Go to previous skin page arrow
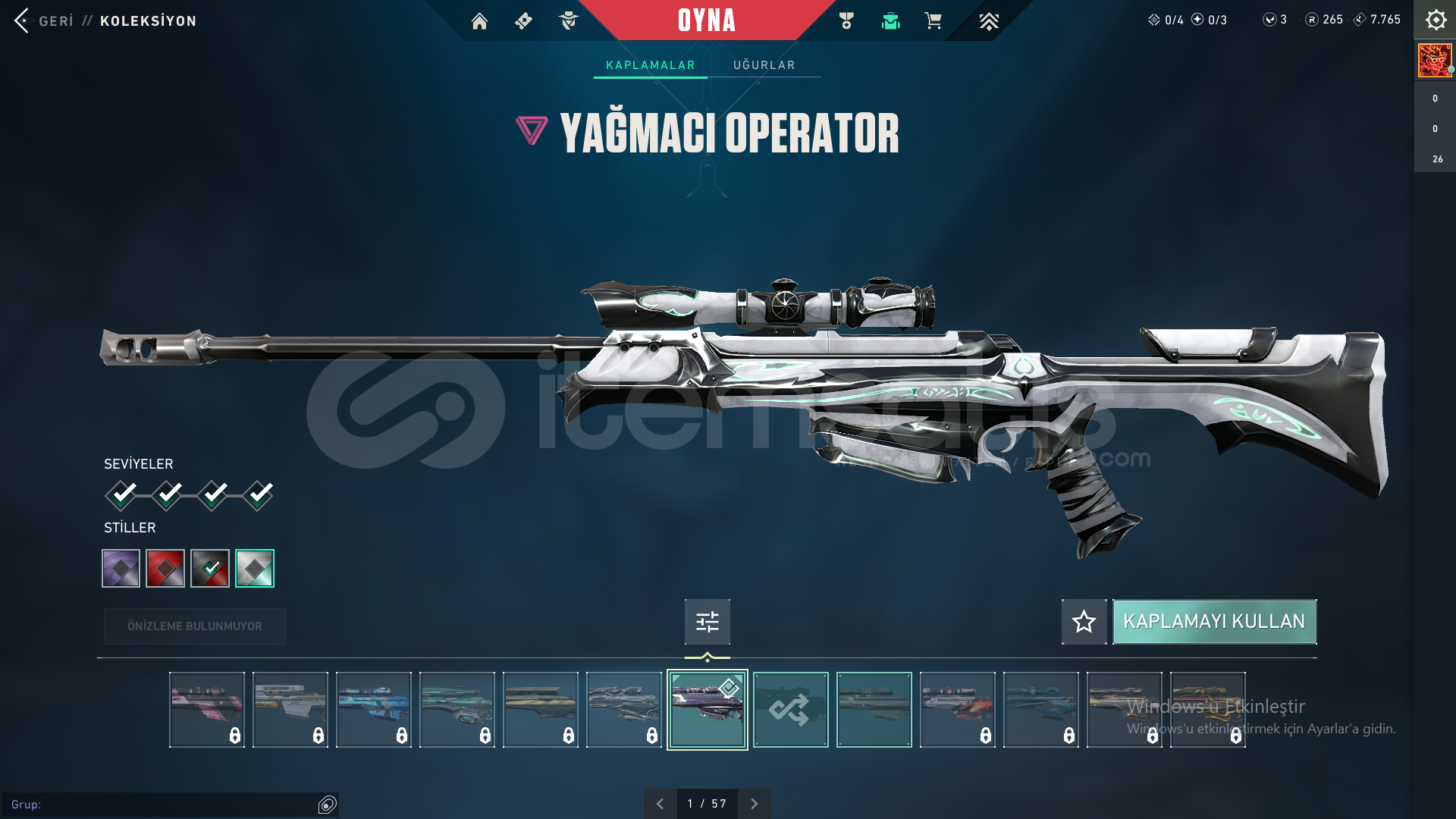 (x=660, y=804)
